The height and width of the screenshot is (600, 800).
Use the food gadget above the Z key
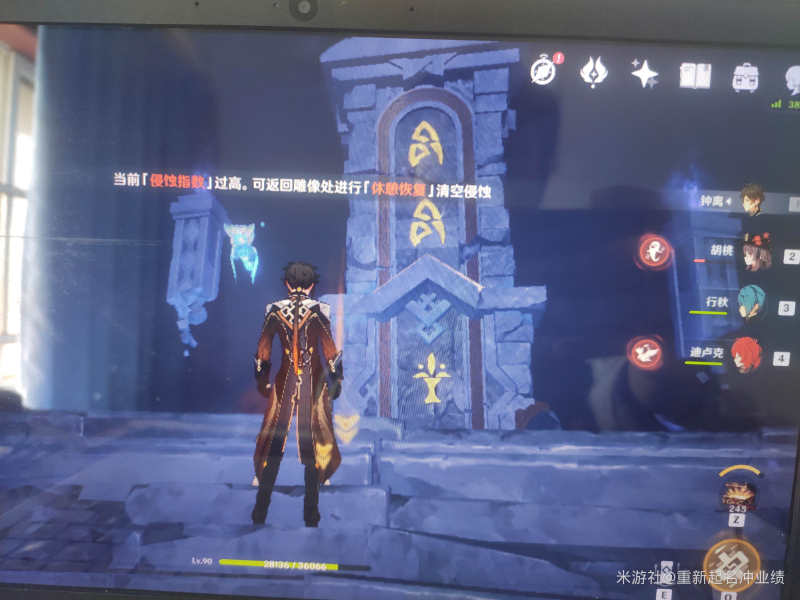pyautogui.click(x=737, y=491)
